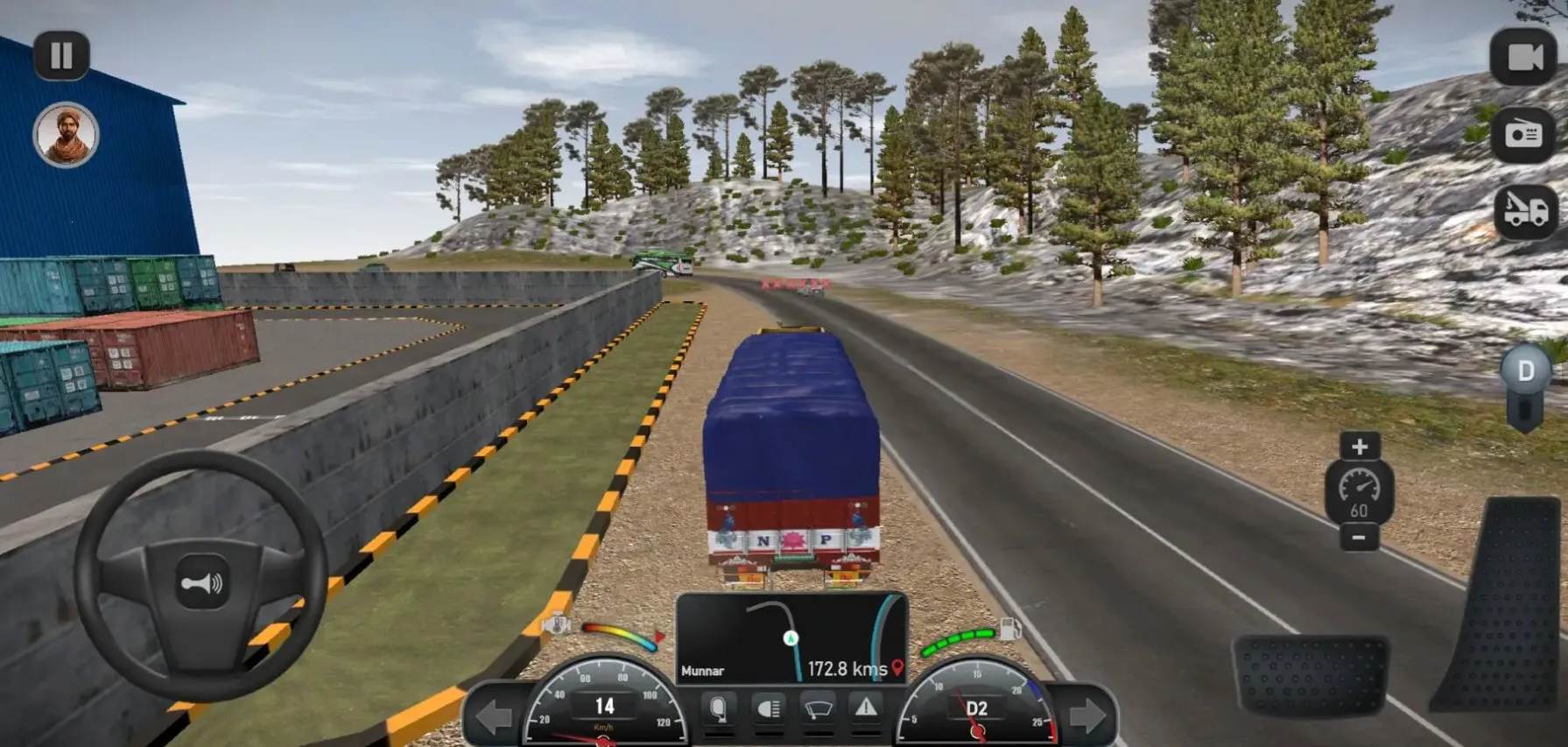
Task: Tap the cruise control speedometer icon
Action: 1359,492
